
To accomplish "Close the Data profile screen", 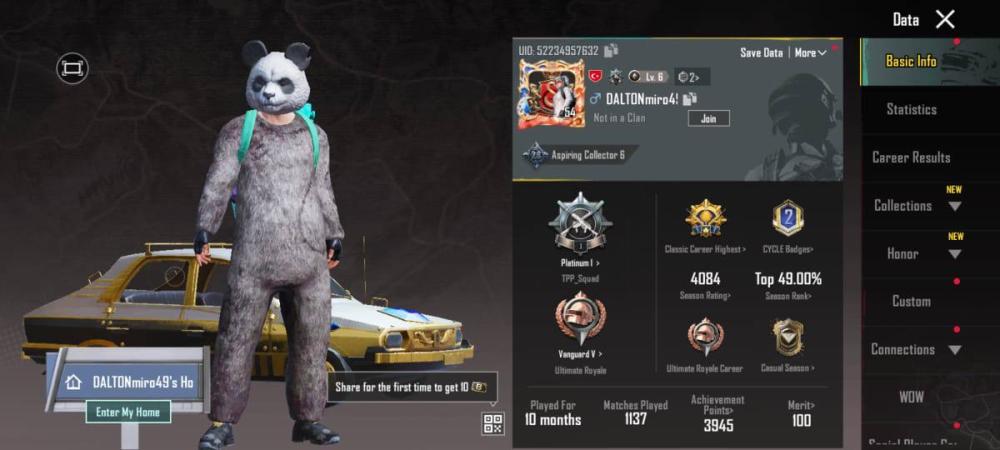I will tap(945, 19).
